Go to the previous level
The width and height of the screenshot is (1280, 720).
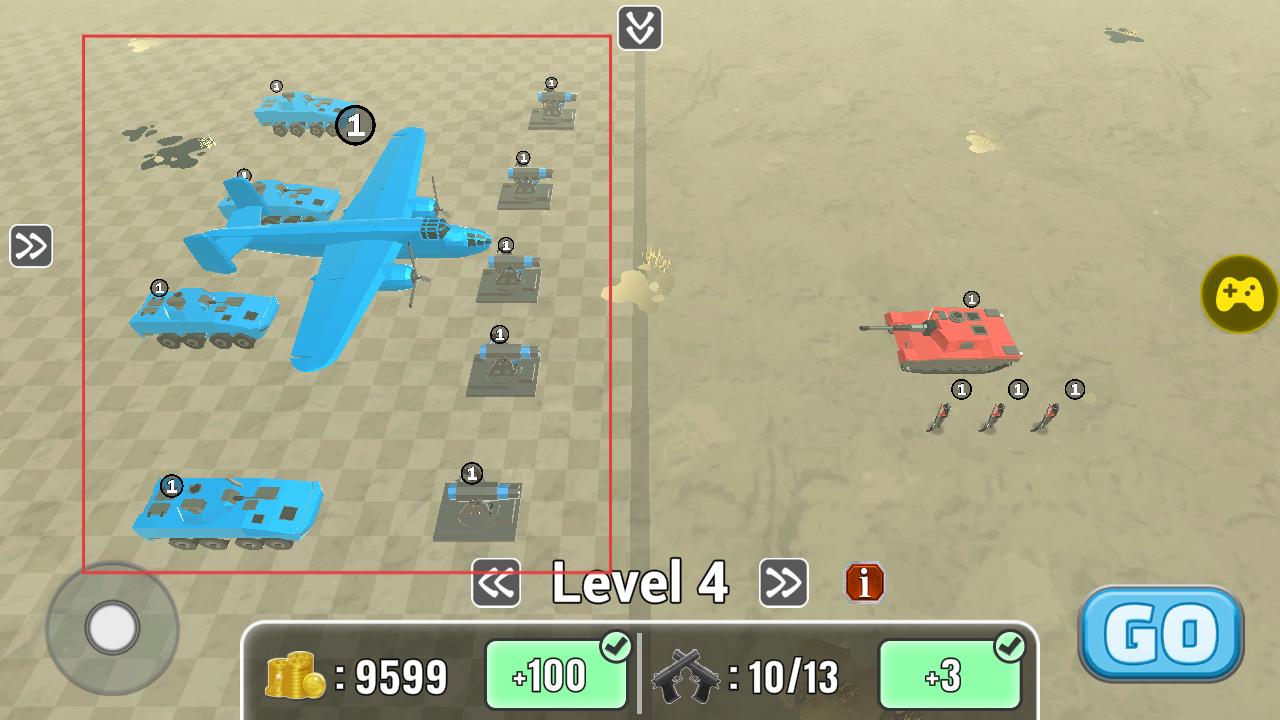point(496,583)
